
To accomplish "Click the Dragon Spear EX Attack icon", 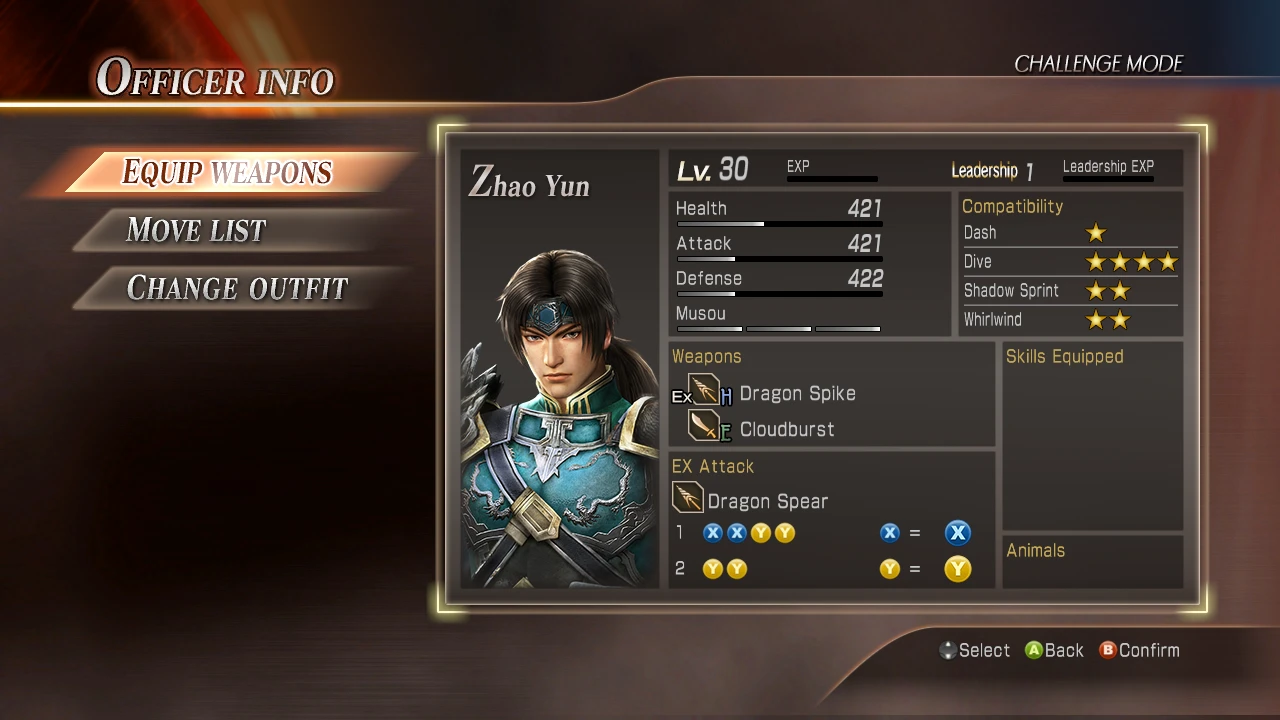I will [x=687, y=497].
